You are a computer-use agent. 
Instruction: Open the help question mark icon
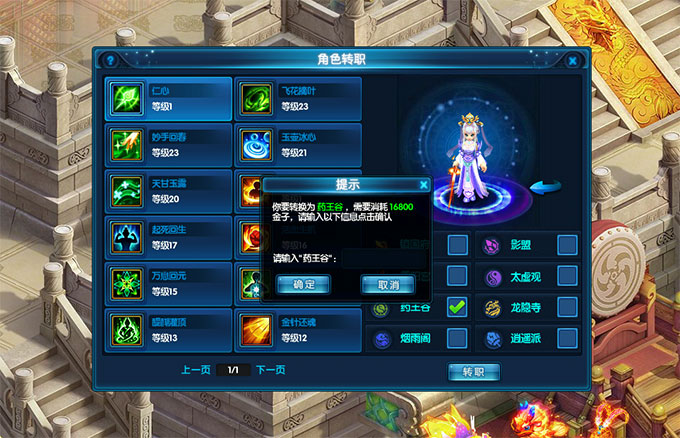click(110, 60)
